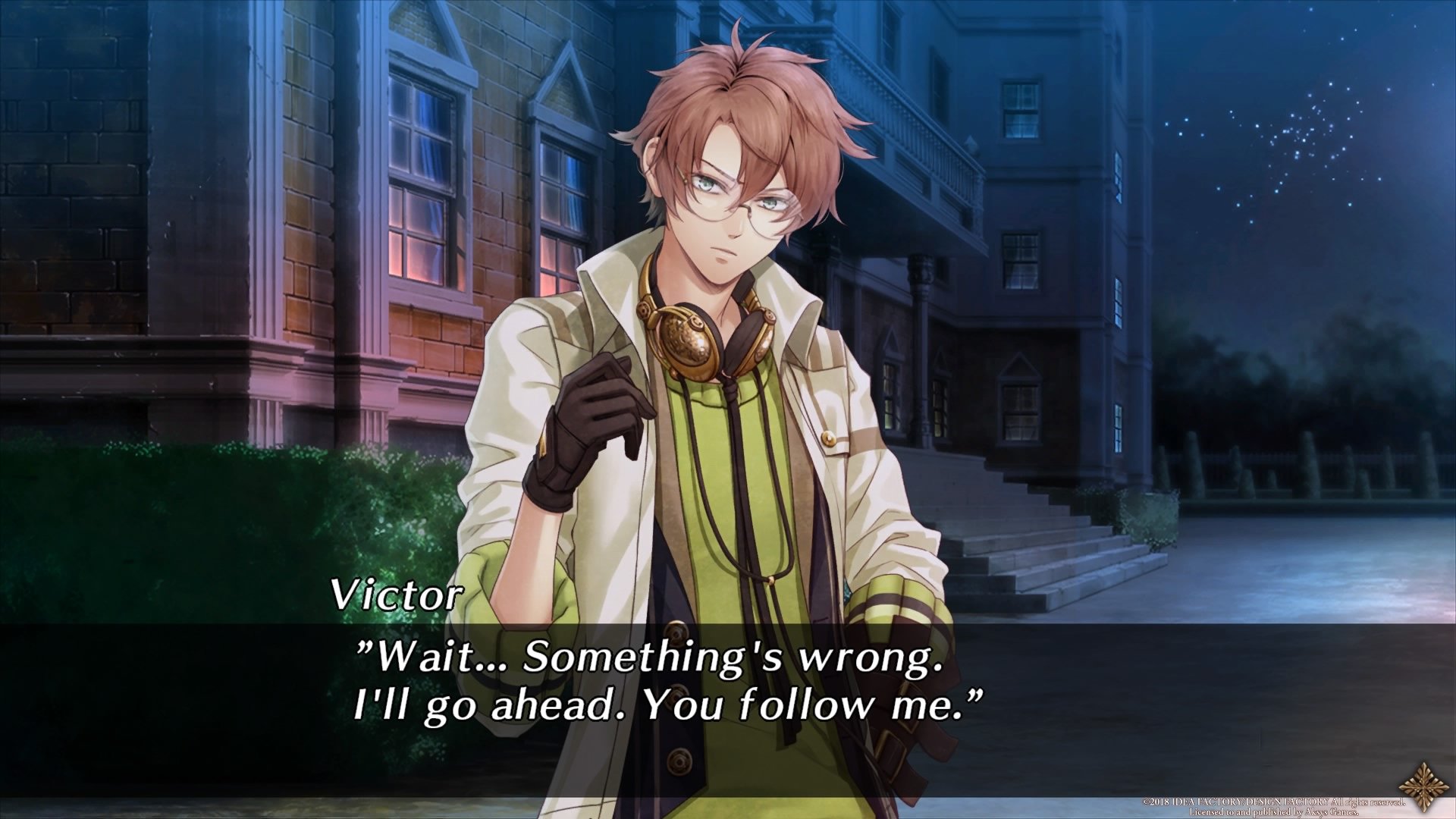Click Victor's steampunk headphones on his sprite

pos(698,334)
